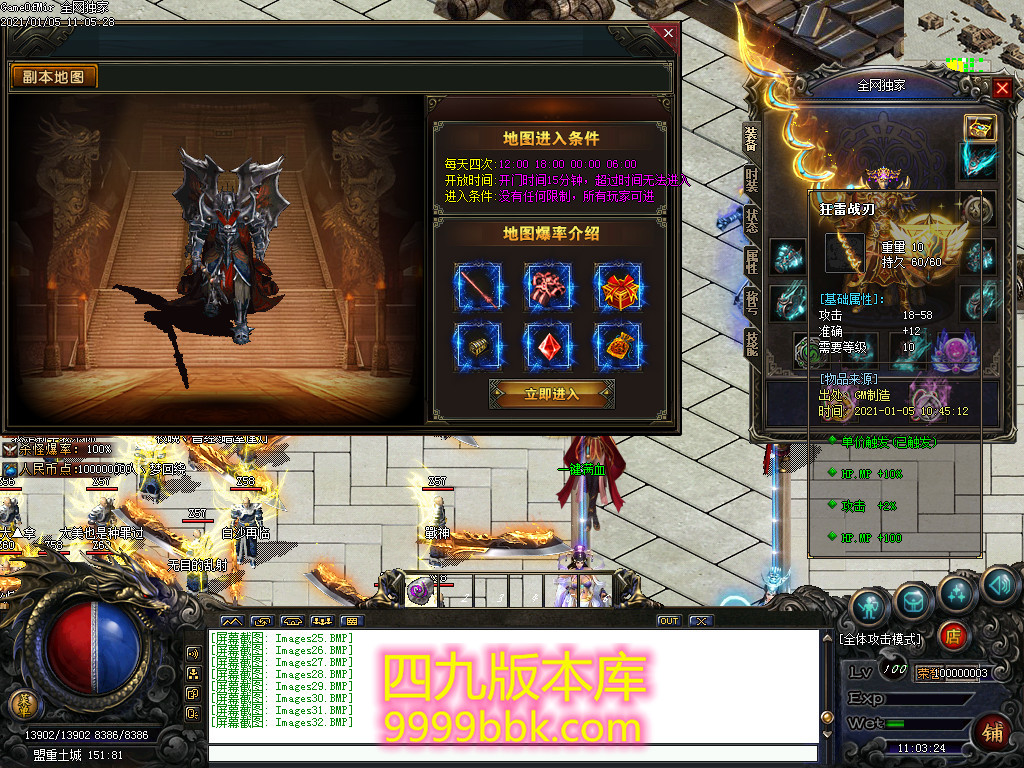Open the red 铺 stall button
Image resolution: width=1024 pixels, height=768 pixels.
992,731
